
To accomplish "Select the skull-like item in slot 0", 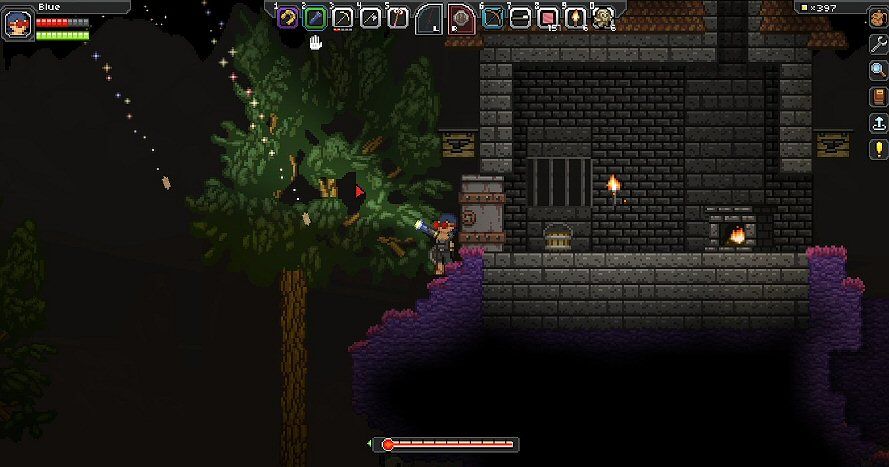I will (x=603, y=17).
